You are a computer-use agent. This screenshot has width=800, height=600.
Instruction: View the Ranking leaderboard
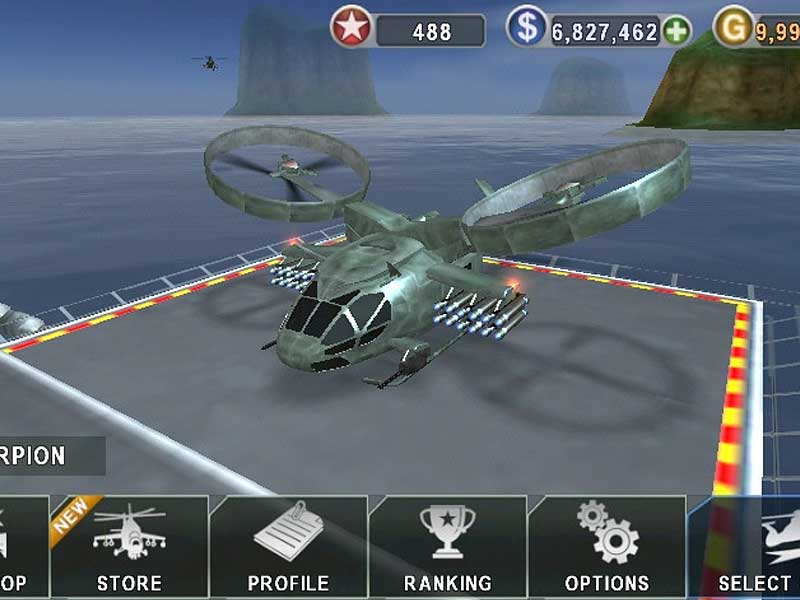(x=447, y=547)
